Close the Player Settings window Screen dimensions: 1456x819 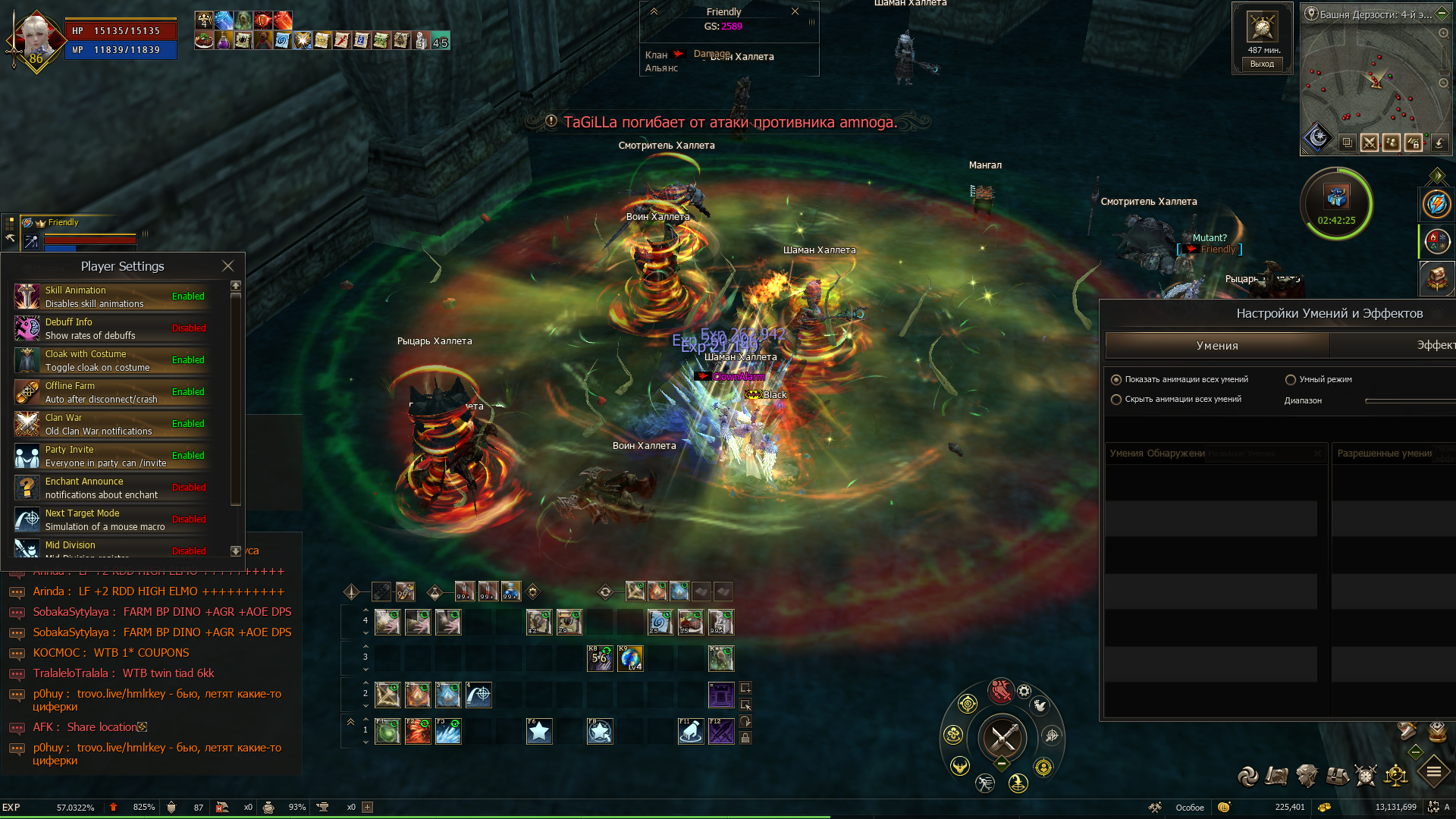pyautogui.click(x=227, y=266)
